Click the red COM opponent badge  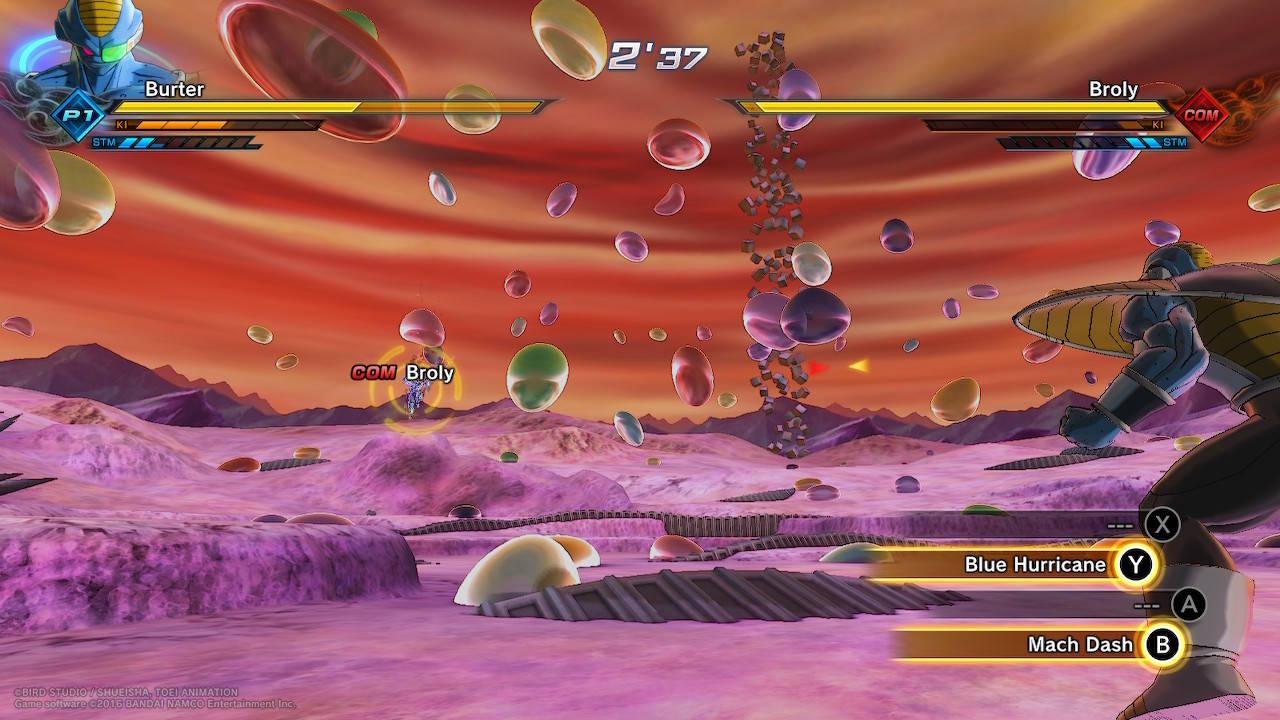1201,114
